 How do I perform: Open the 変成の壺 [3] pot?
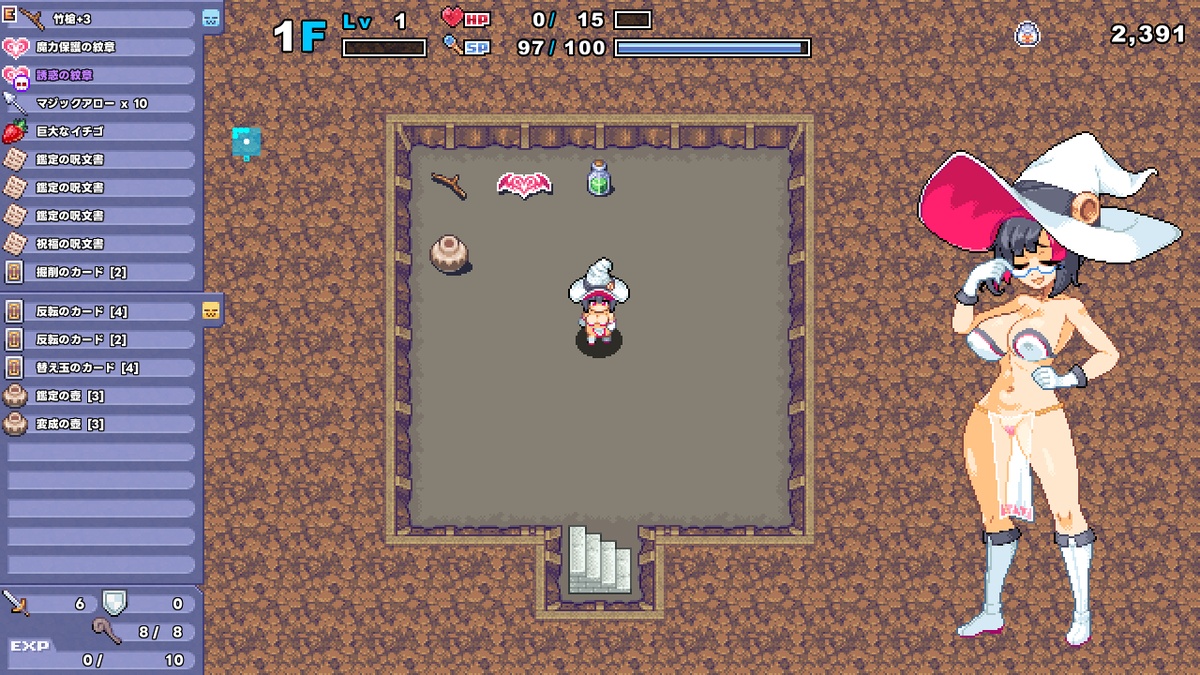click(100, 423)
